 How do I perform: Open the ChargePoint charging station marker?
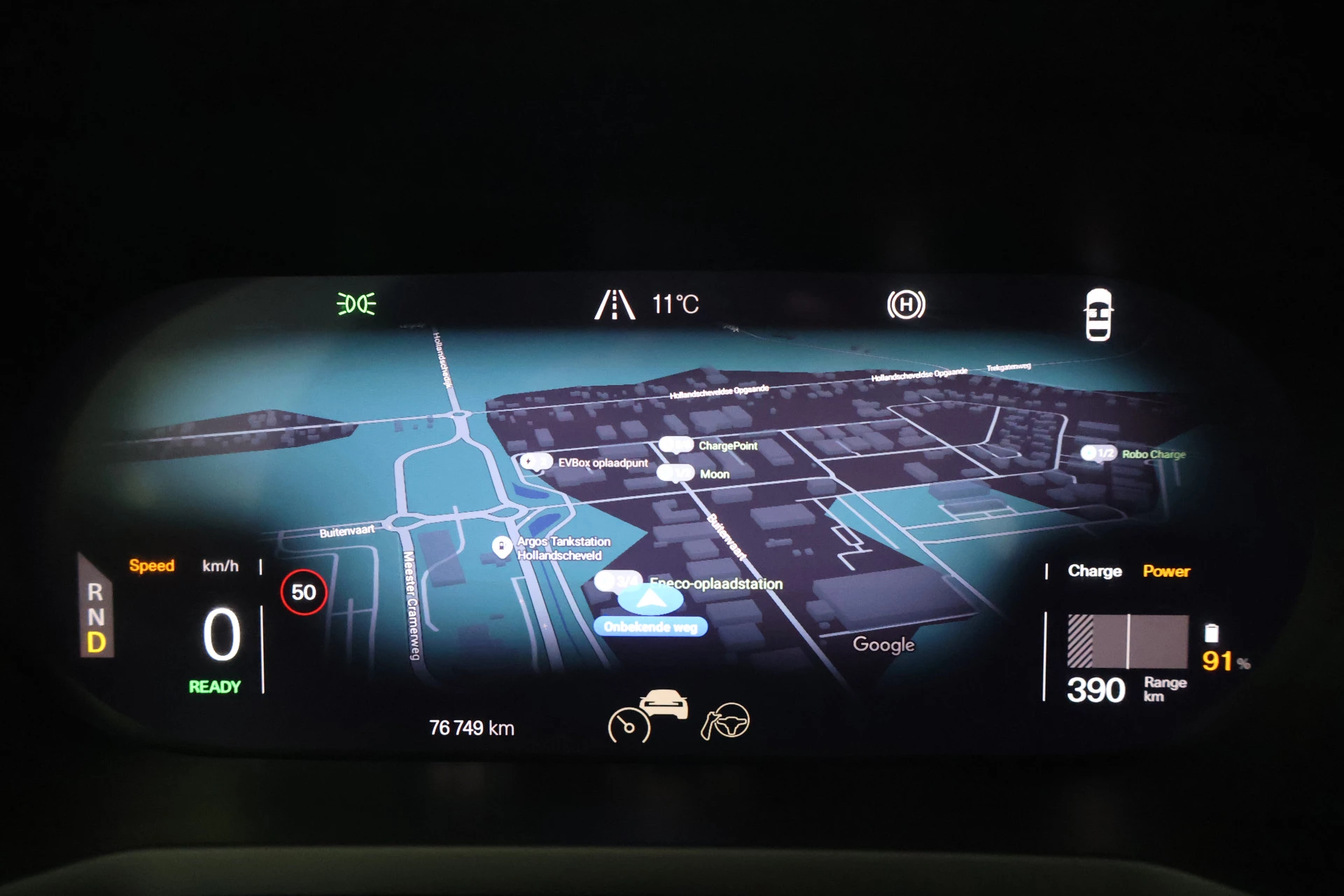click(675, 445)
